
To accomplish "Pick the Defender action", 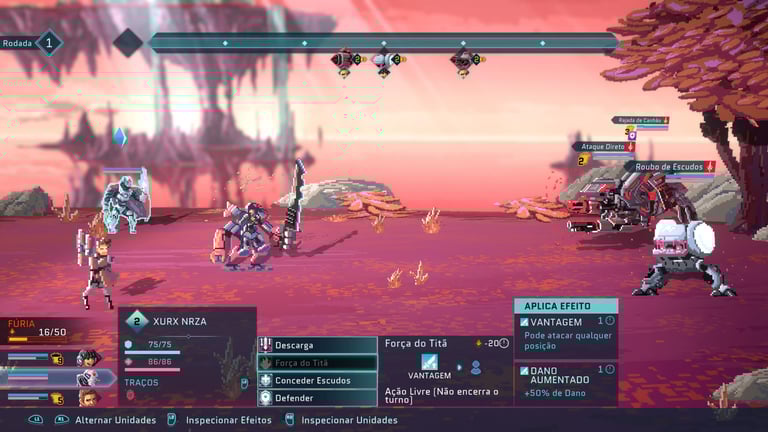I will coord(317,397).
